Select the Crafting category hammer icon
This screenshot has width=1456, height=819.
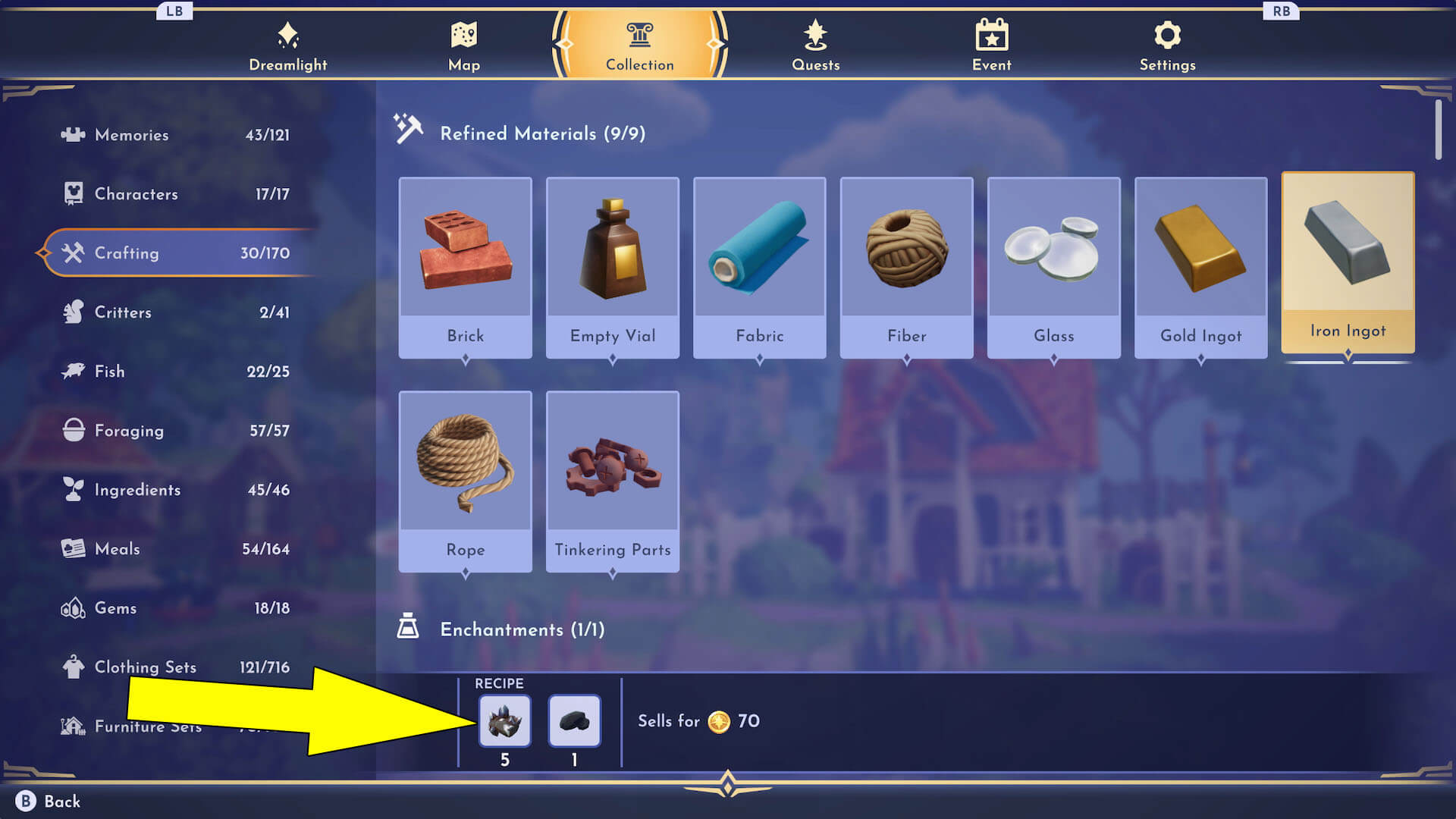(73, 253)
